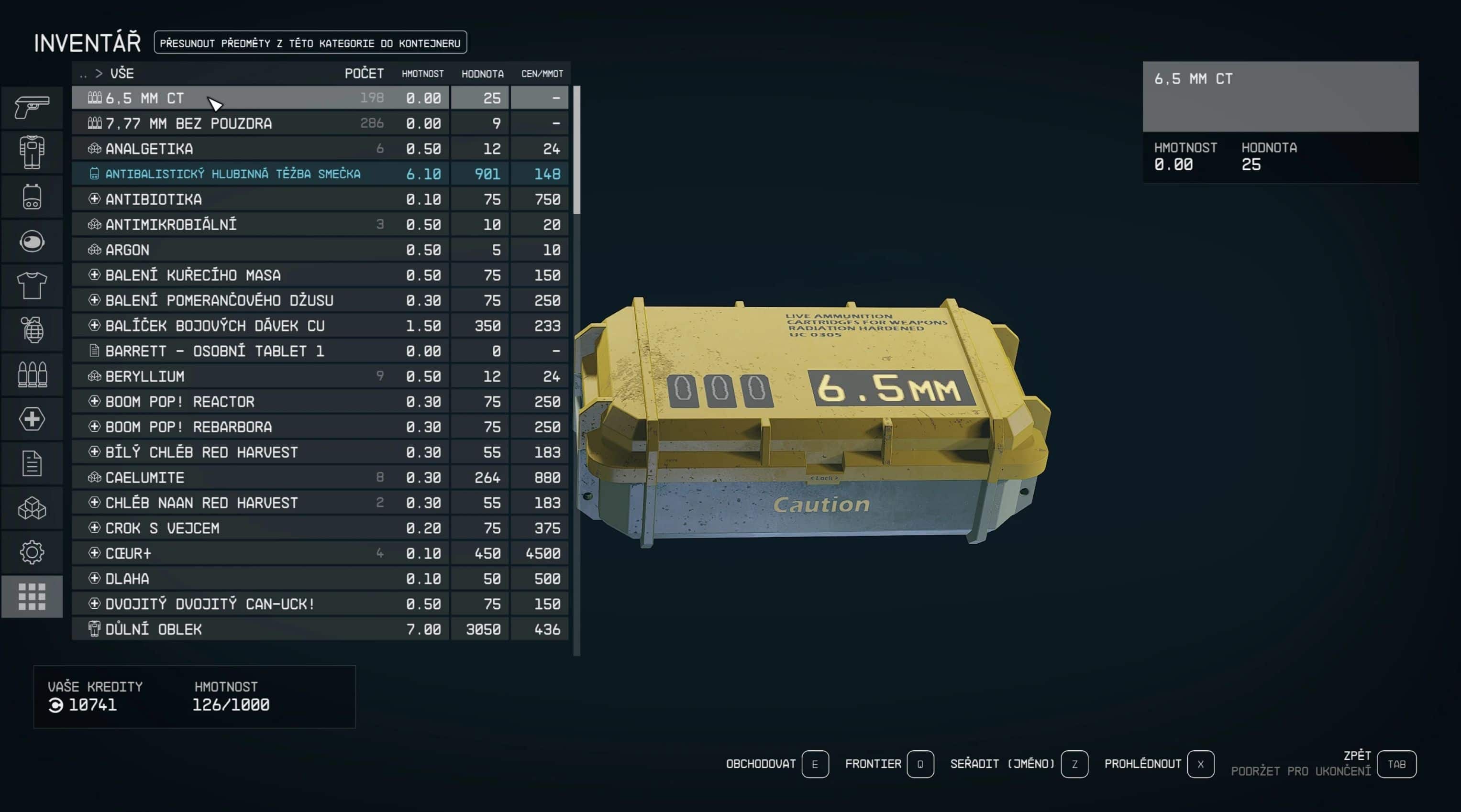
Task: Click the inventory list scrollbar
Action: pos(577,150)
